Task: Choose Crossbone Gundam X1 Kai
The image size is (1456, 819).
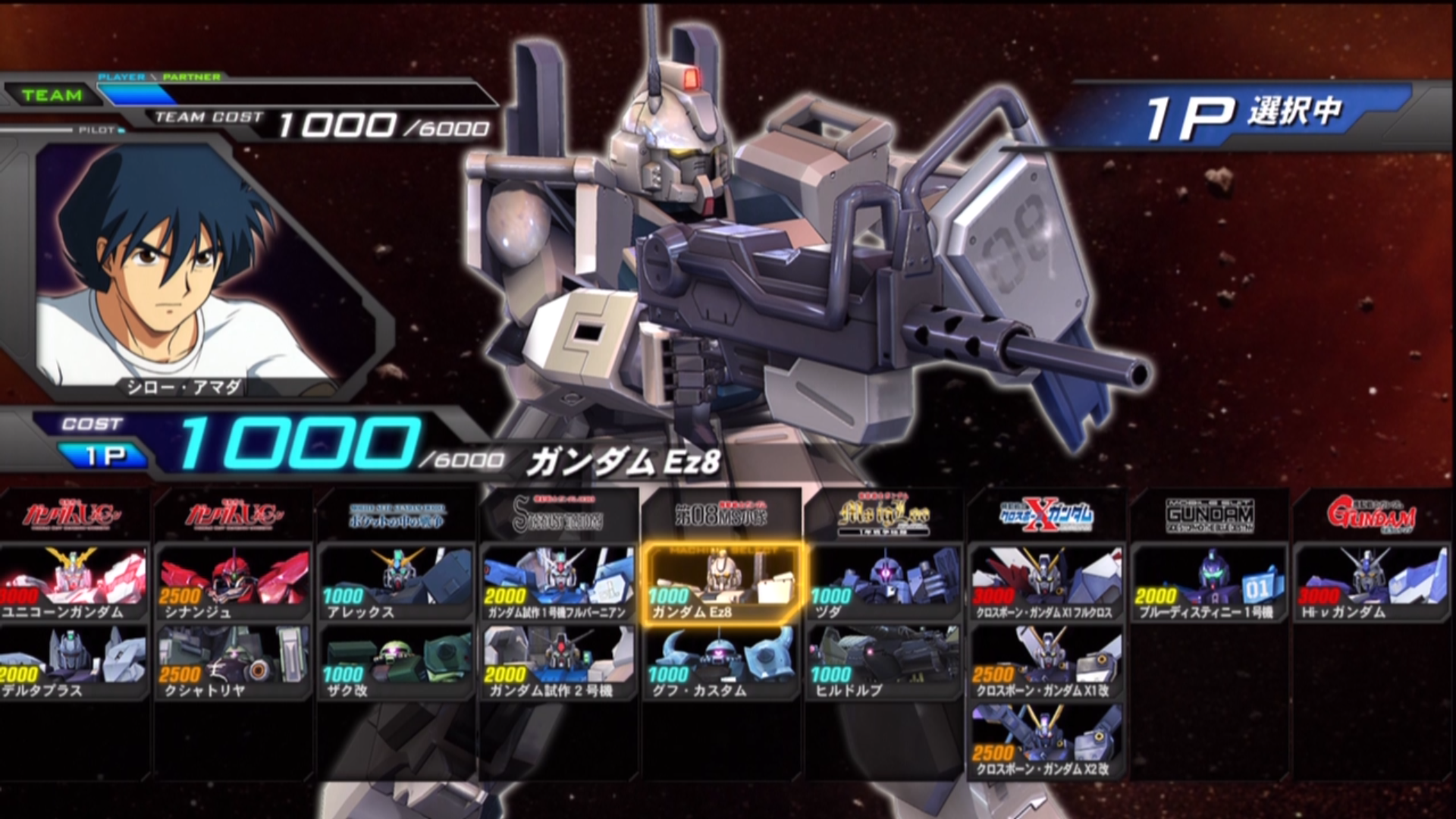Action: [x=1047, y=661]
